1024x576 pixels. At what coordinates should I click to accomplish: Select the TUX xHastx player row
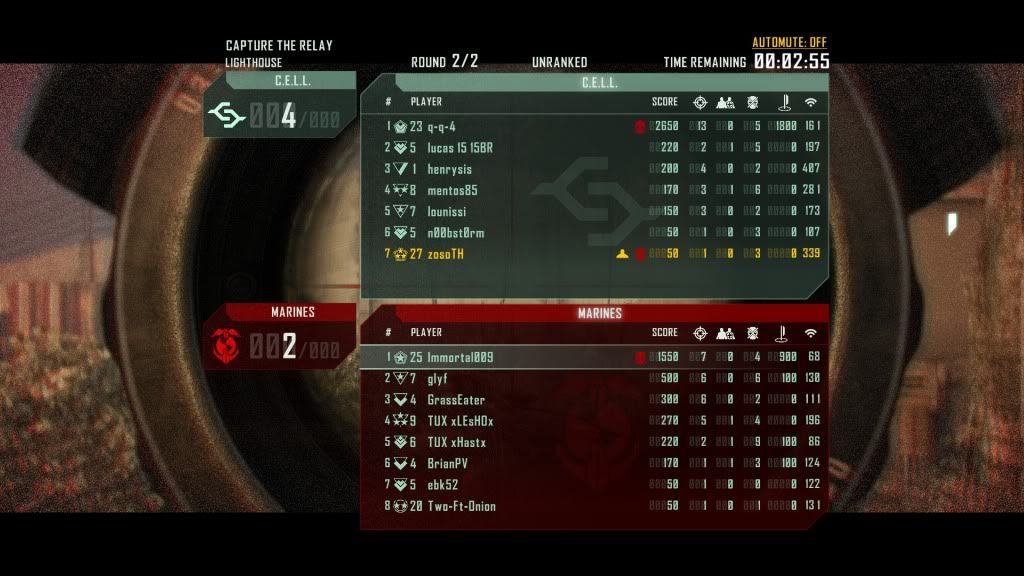pos(456,442)
